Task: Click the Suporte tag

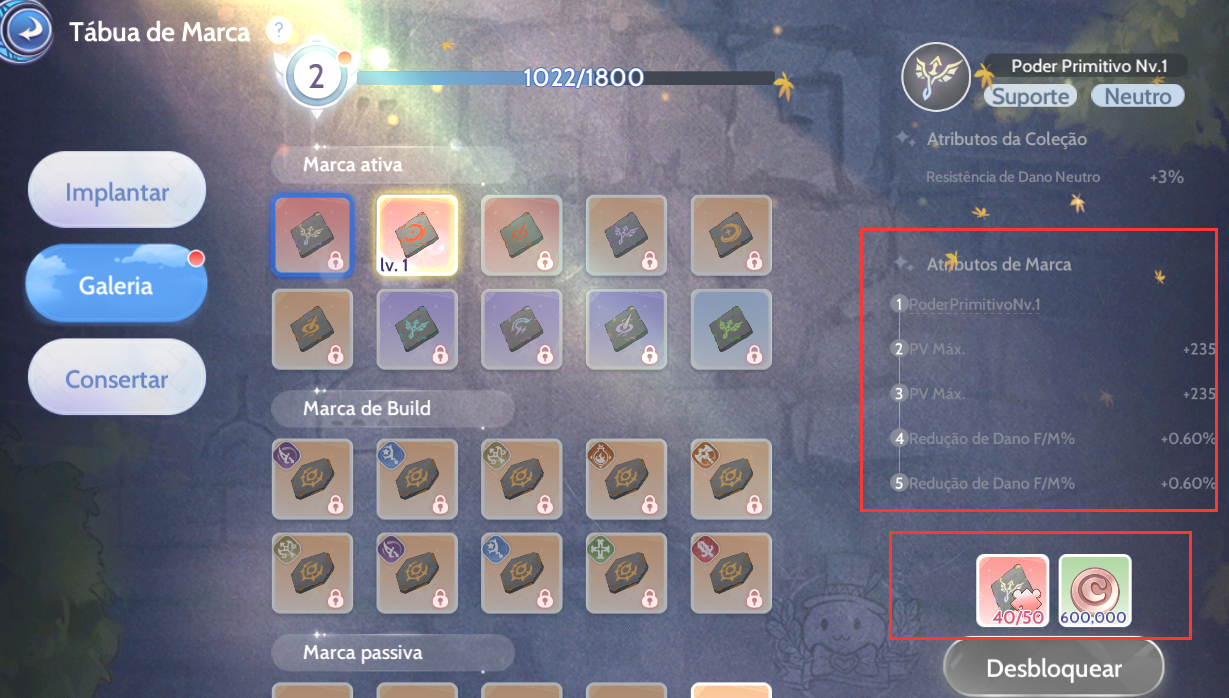Action: [x=1030, y=96]
